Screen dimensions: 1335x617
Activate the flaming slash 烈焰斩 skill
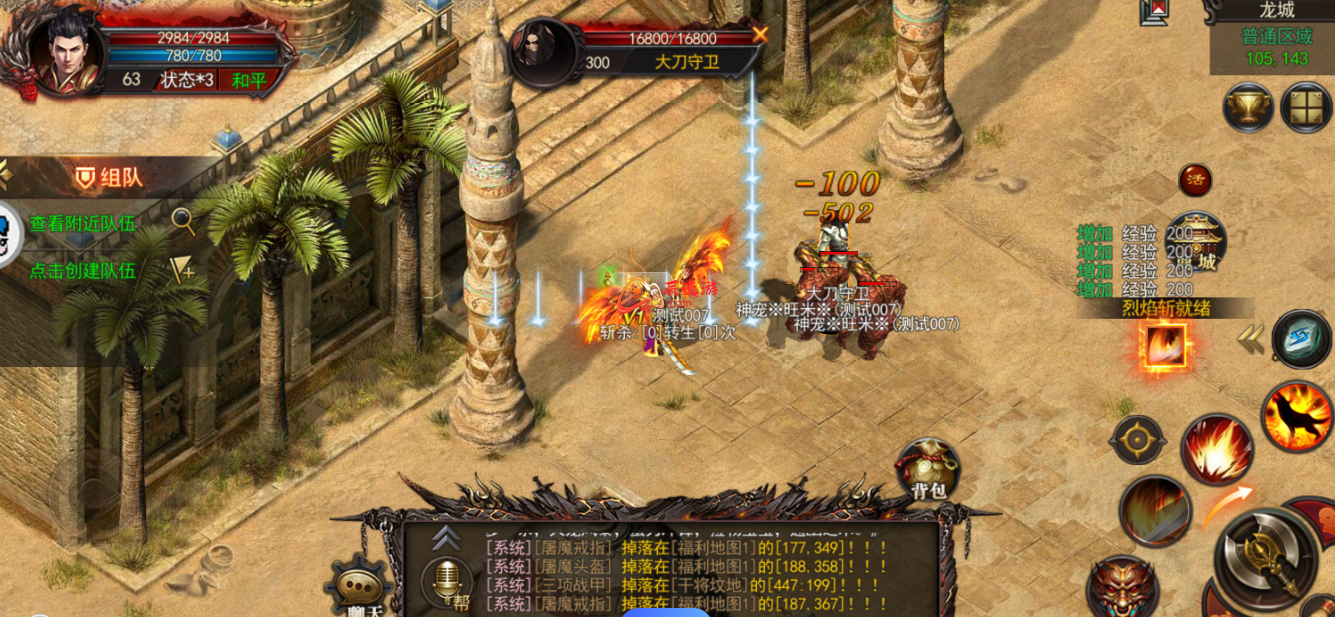[1166, 347]
